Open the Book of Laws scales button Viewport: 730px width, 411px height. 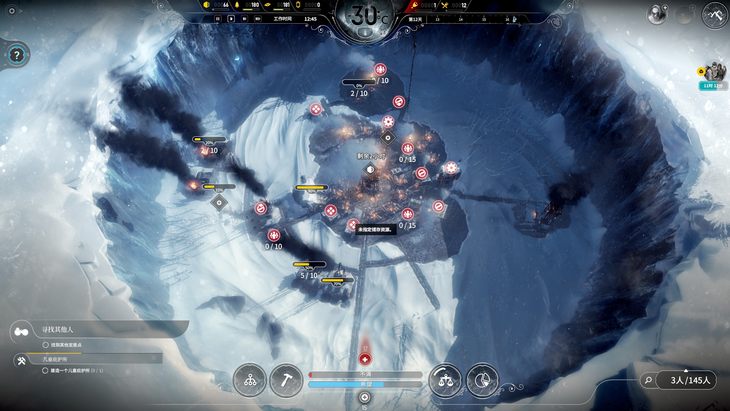click(x=445, y=379)
